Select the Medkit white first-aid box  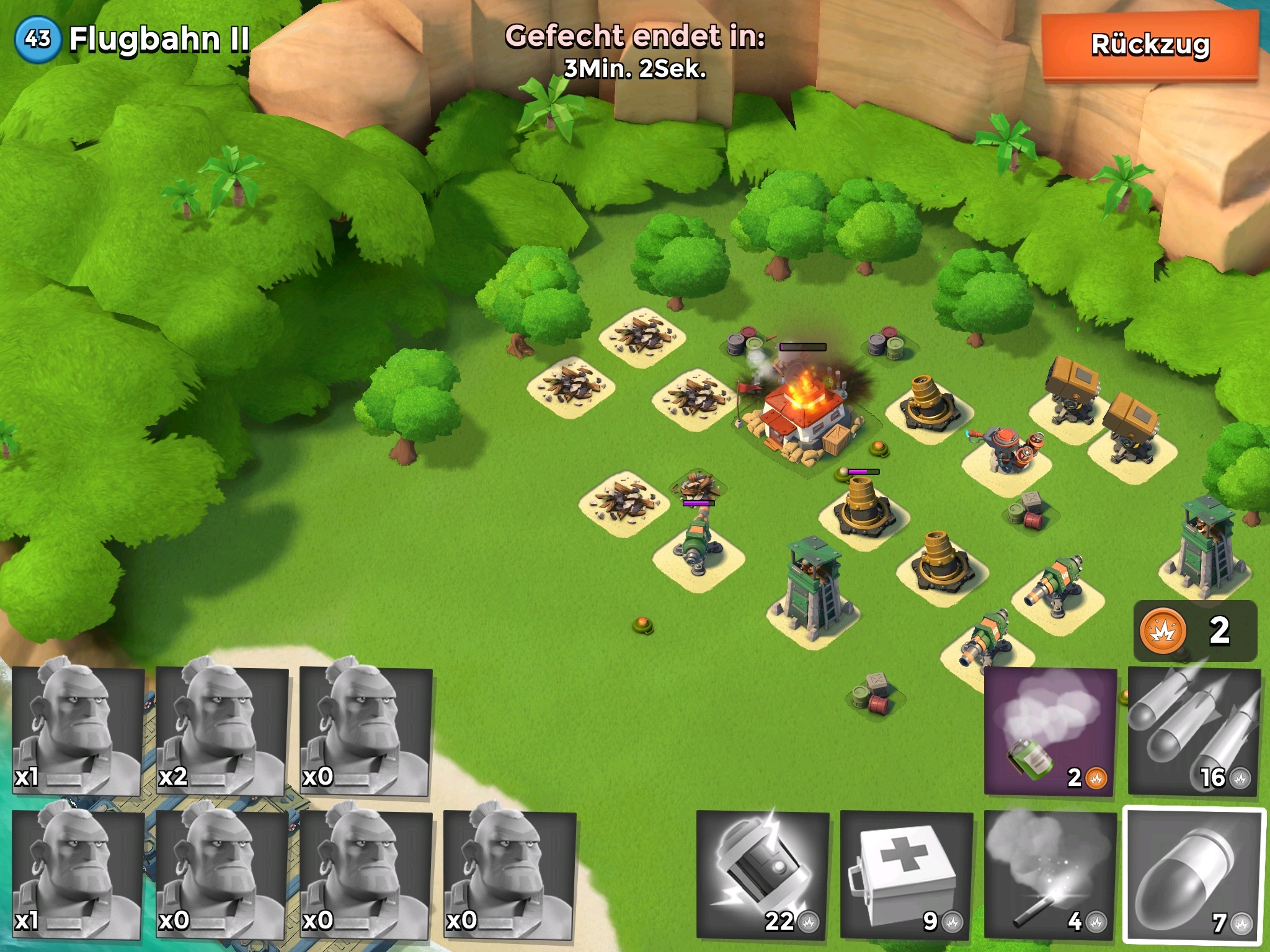907,875
